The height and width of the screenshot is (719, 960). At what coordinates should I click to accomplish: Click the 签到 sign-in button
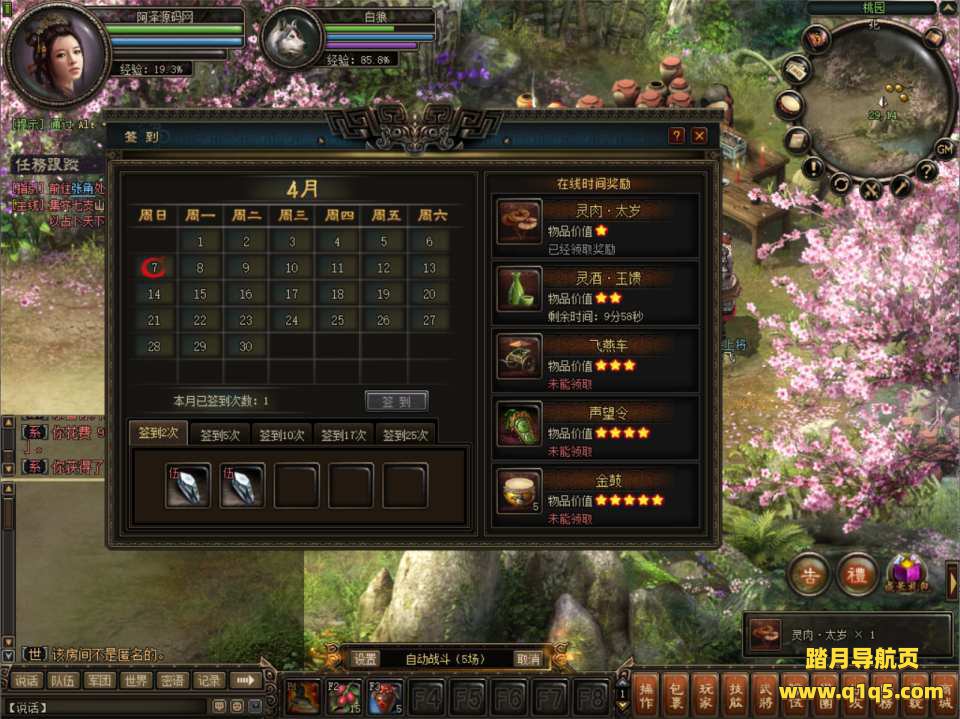[x=397, y=401]
